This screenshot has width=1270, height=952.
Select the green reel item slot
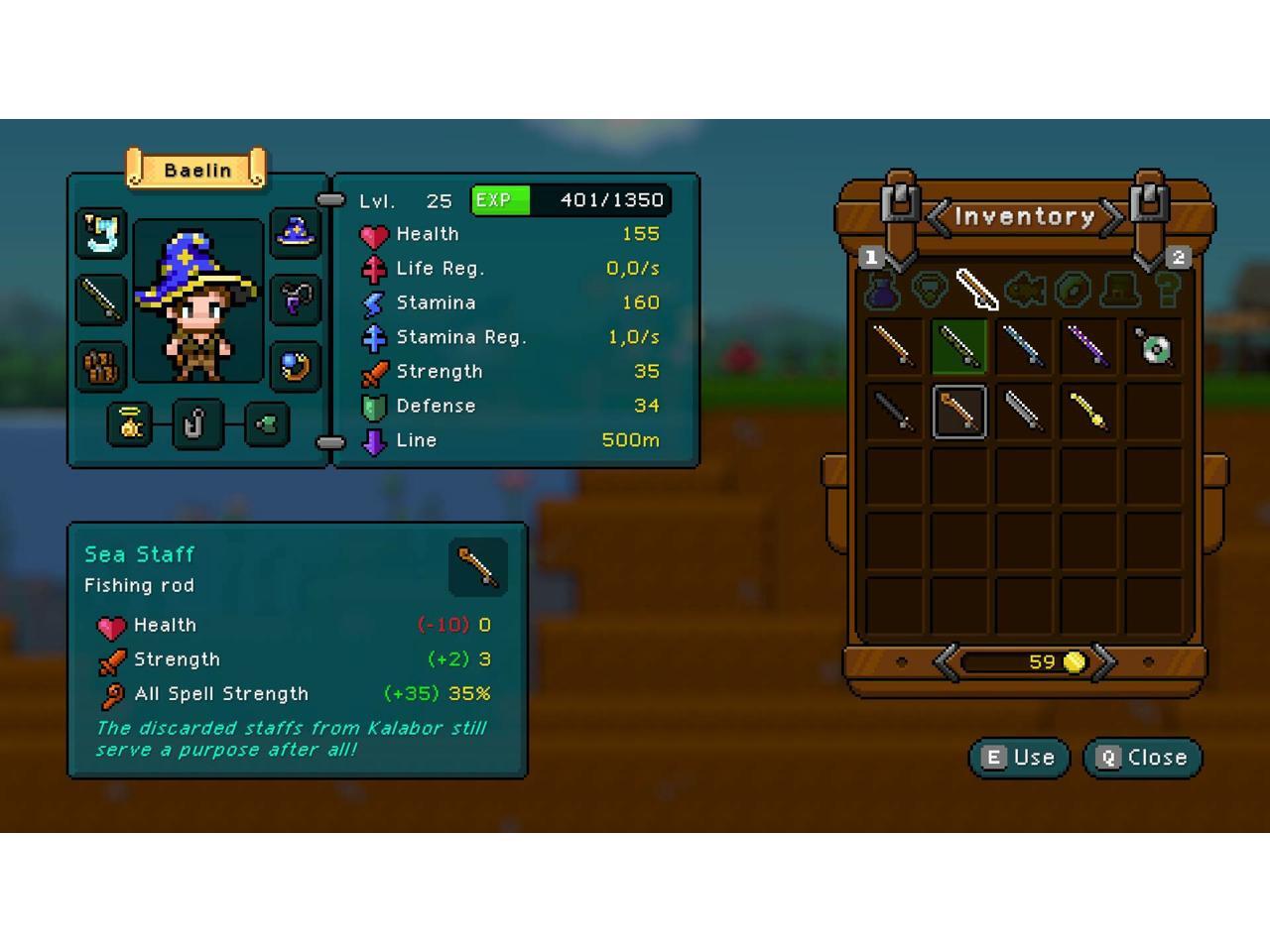[1154, 346]
